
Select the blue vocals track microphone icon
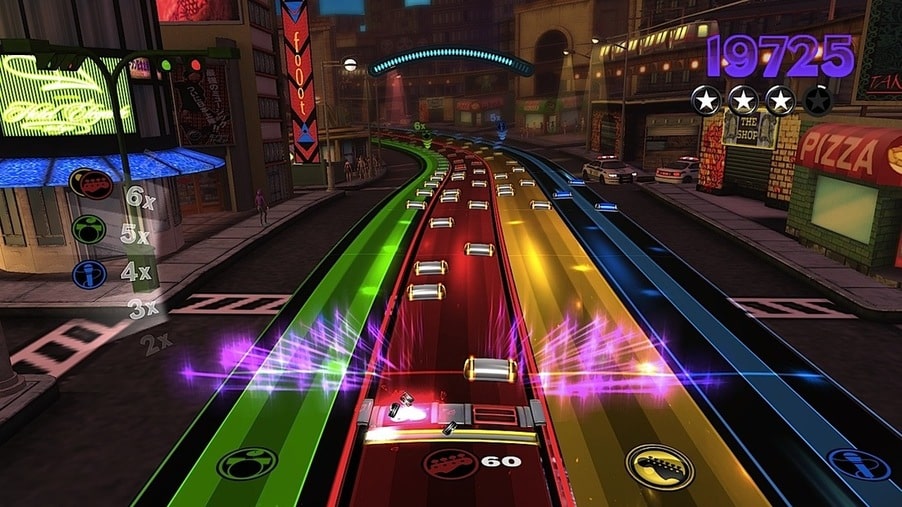(859, 464)
